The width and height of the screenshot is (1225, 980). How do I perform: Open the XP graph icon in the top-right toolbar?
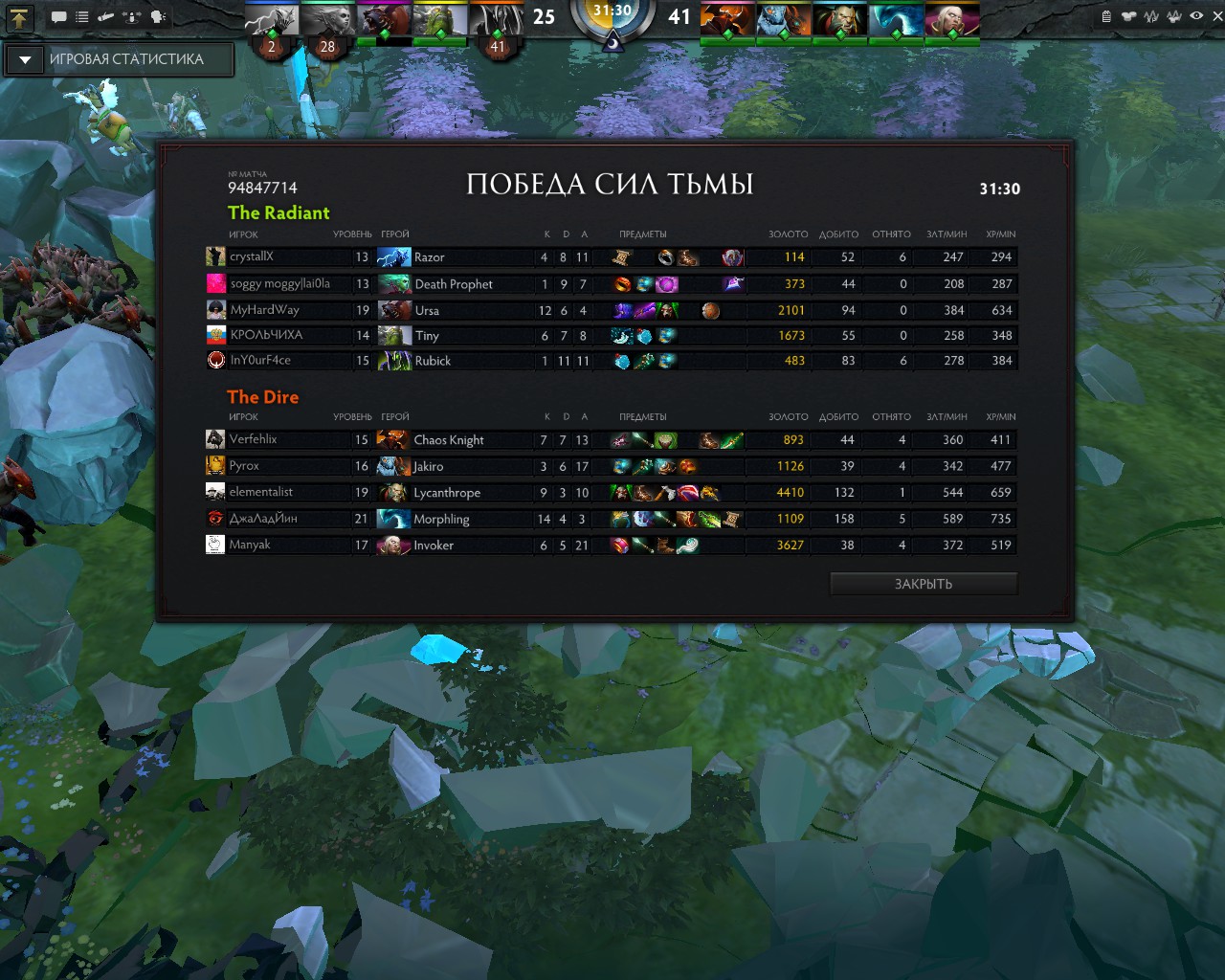1151,16
